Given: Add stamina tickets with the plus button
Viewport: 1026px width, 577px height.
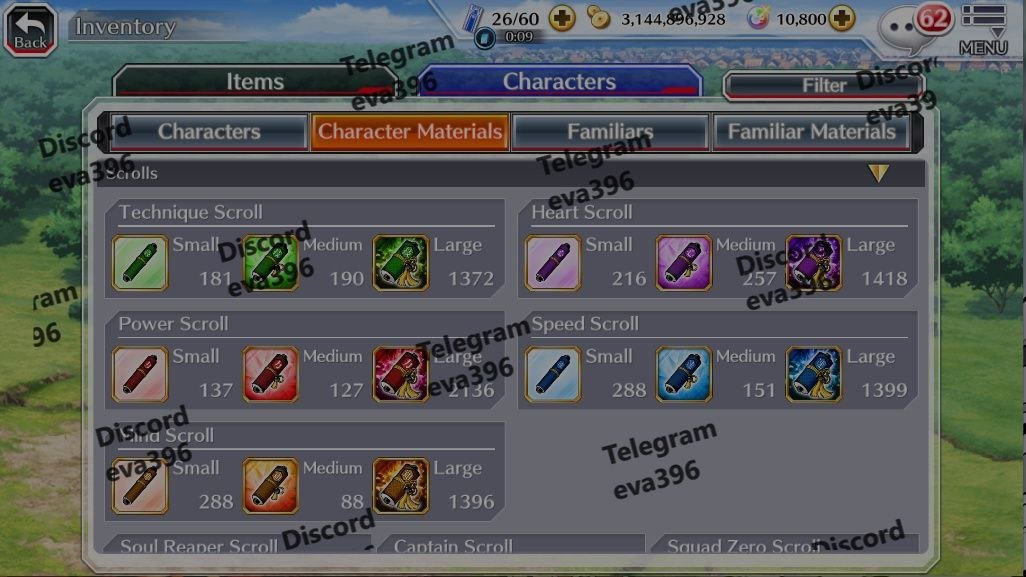Looking at the screenshot, I should (562, 18).
